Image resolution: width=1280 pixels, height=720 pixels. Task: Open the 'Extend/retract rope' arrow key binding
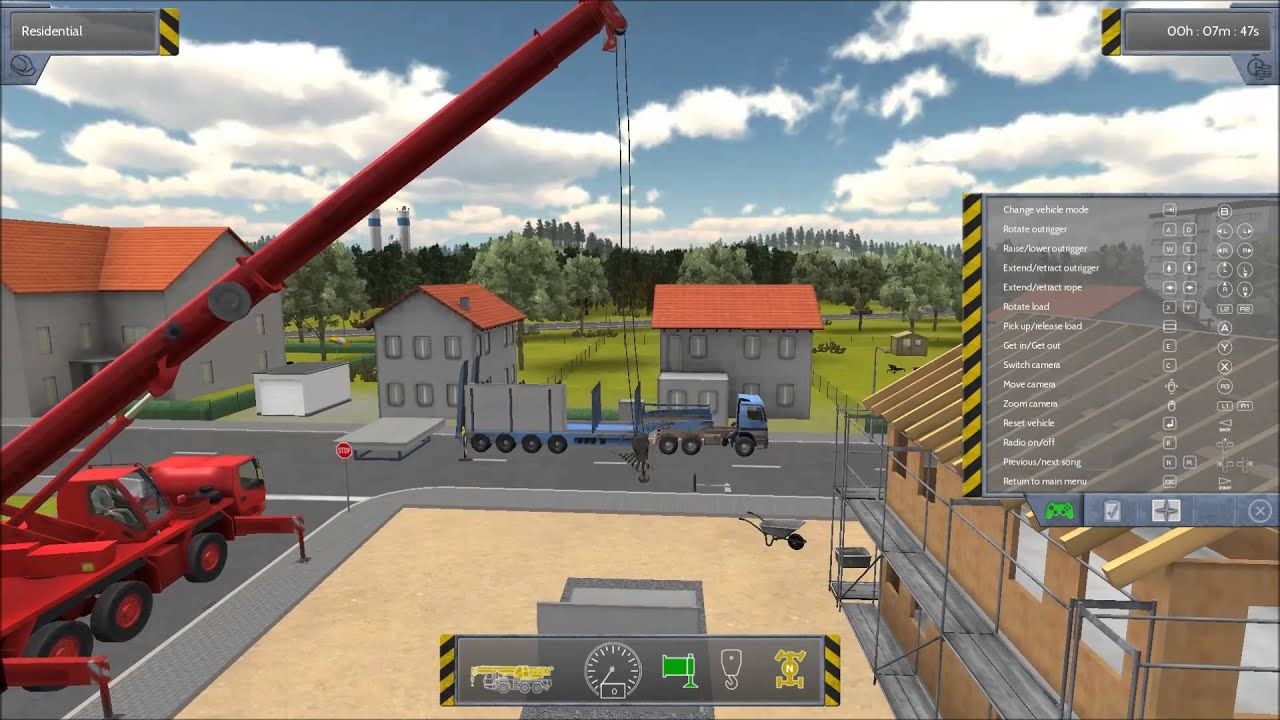click(x=1168, y=286)
